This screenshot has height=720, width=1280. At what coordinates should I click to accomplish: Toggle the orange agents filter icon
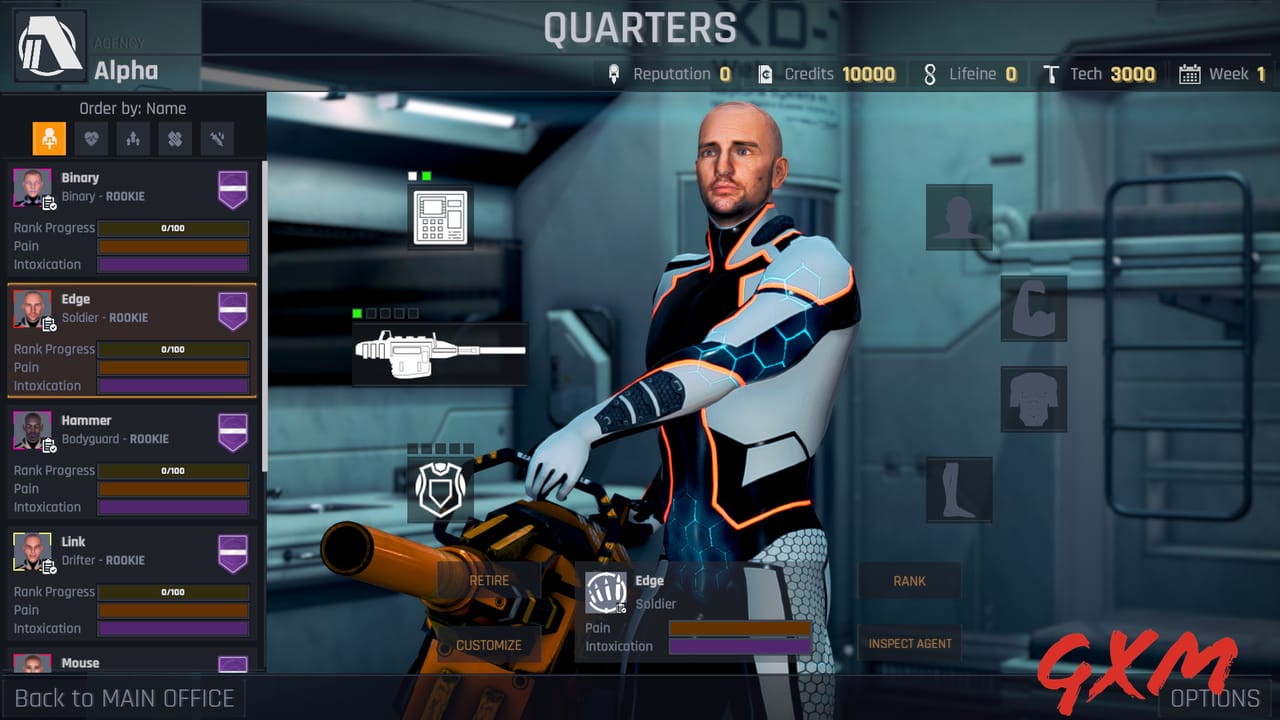coord(48,138)
